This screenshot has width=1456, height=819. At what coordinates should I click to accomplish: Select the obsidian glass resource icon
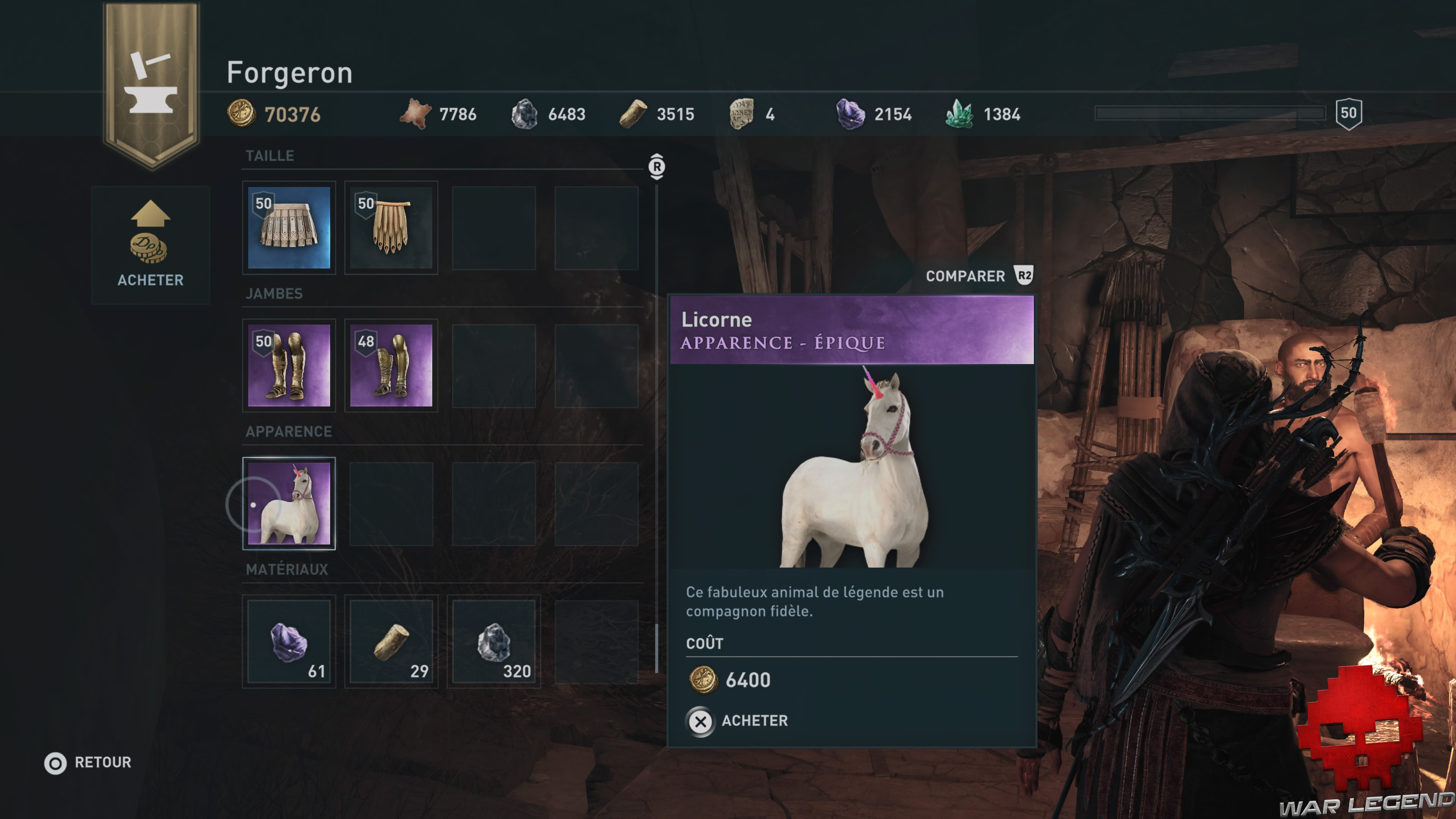click(850, 113)
